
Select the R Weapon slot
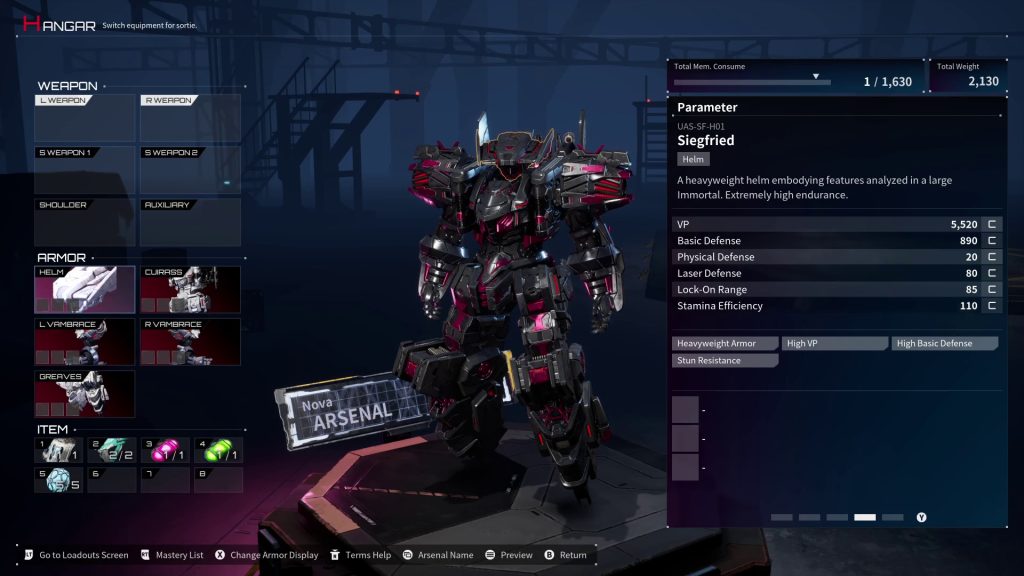pyautogui.click(x=190, y=118)
